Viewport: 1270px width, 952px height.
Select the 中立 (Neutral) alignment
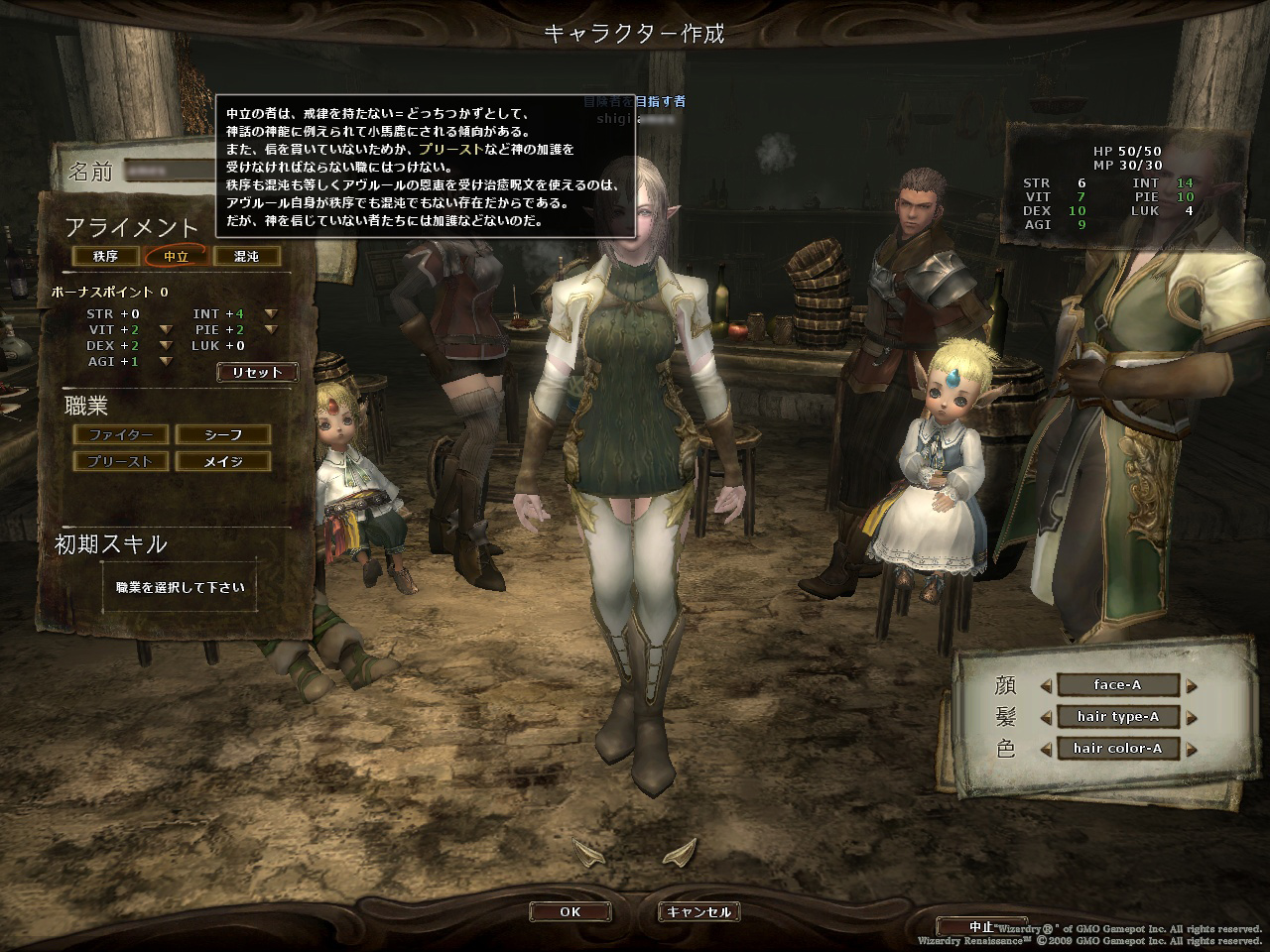[x=177, y=257]
